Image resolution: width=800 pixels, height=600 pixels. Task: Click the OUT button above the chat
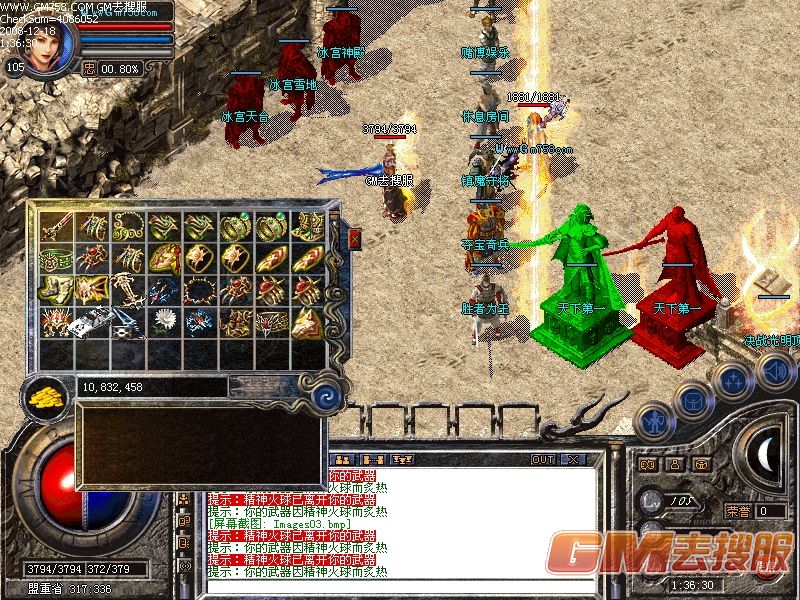pos(543,460)
